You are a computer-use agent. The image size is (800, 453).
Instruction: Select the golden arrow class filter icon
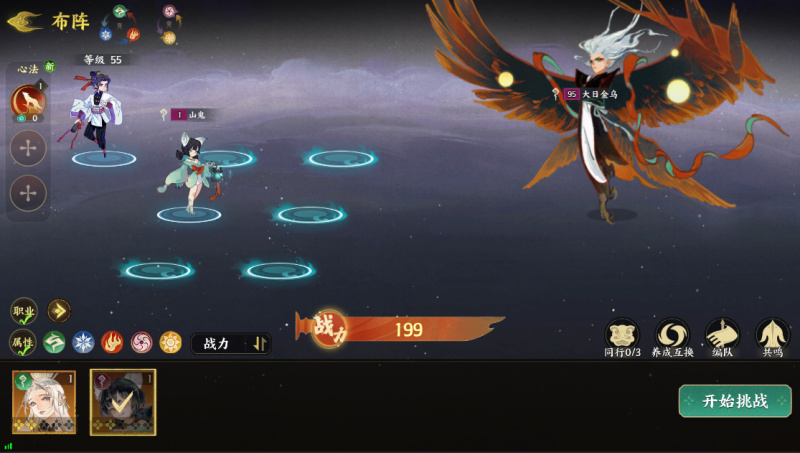point(59,311)
